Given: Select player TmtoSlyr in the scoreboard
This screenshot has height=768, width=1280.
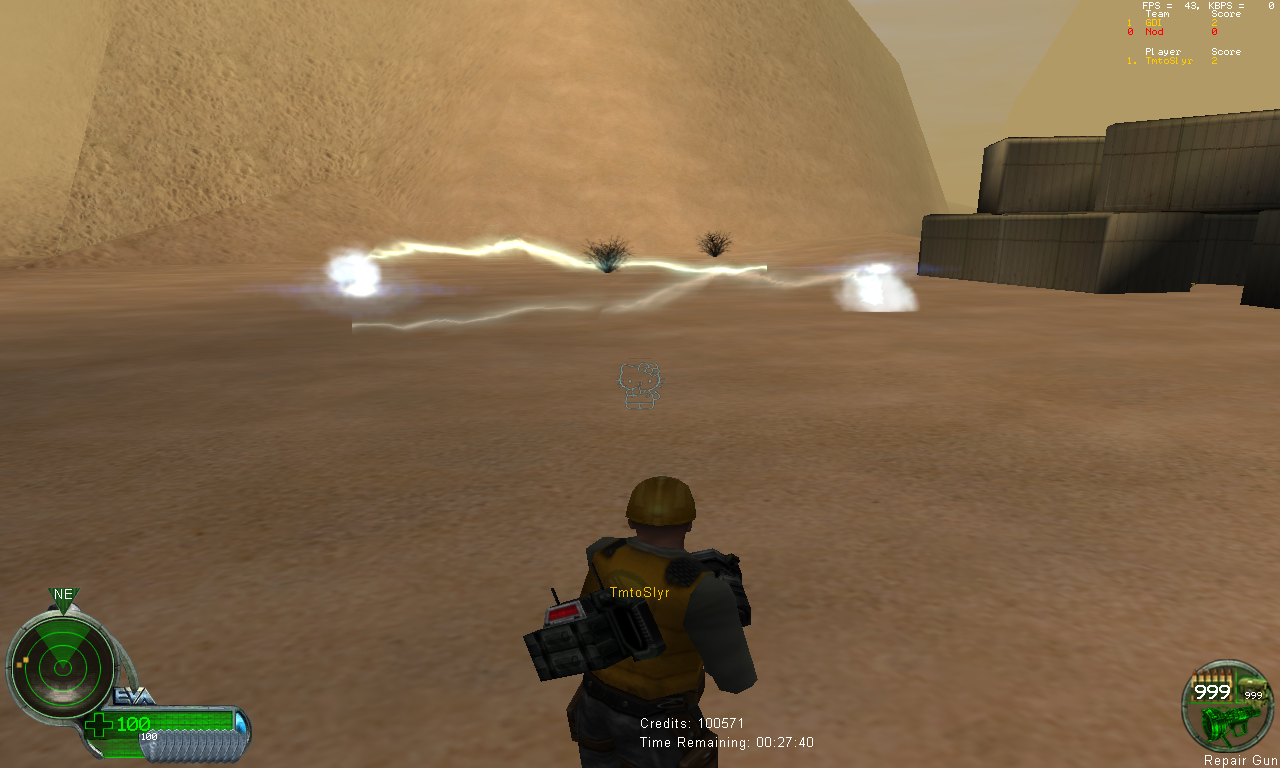Looking at the screenshot, I should click(1169, 61).
